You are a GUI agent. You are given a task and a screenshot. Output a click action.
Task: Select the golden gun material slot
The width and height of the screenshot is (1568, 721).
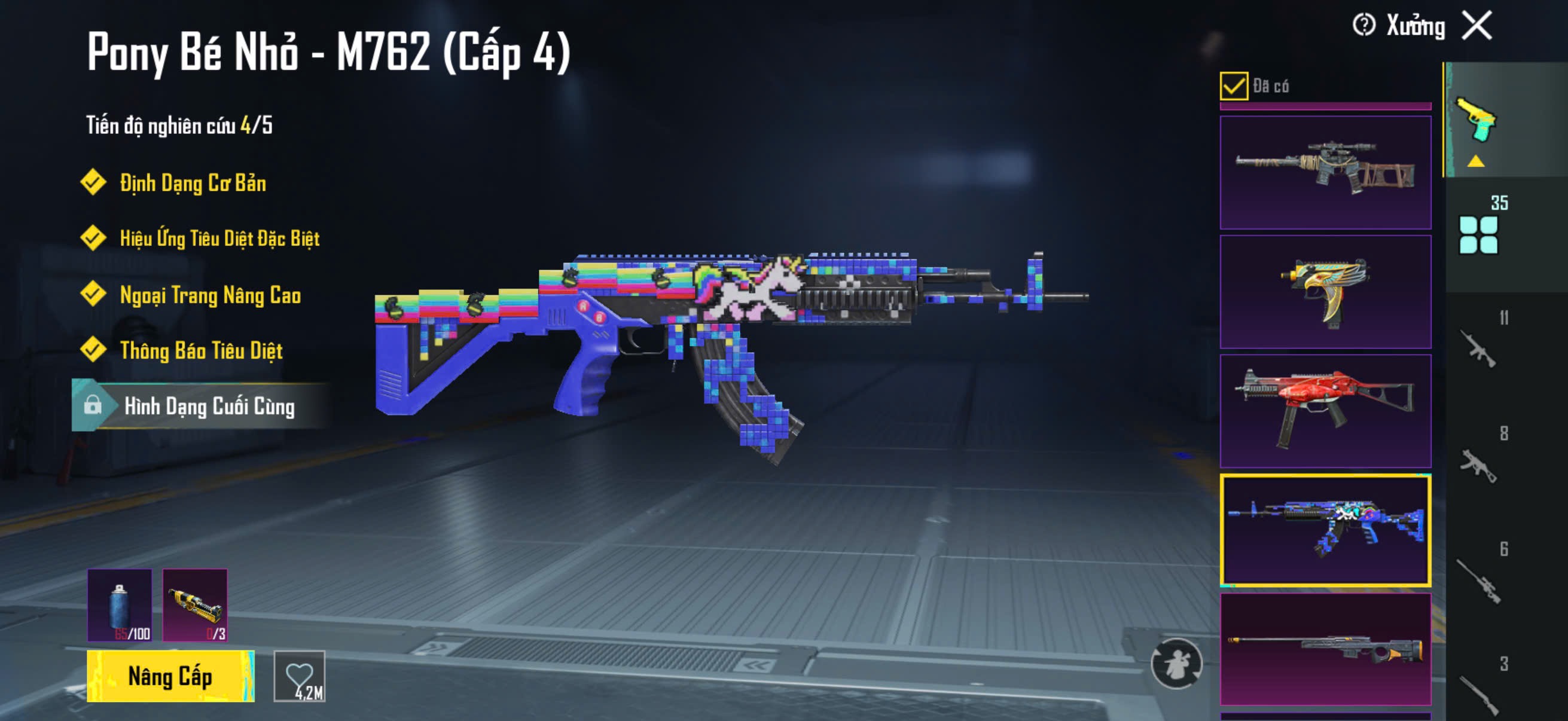tap(195, 605)
